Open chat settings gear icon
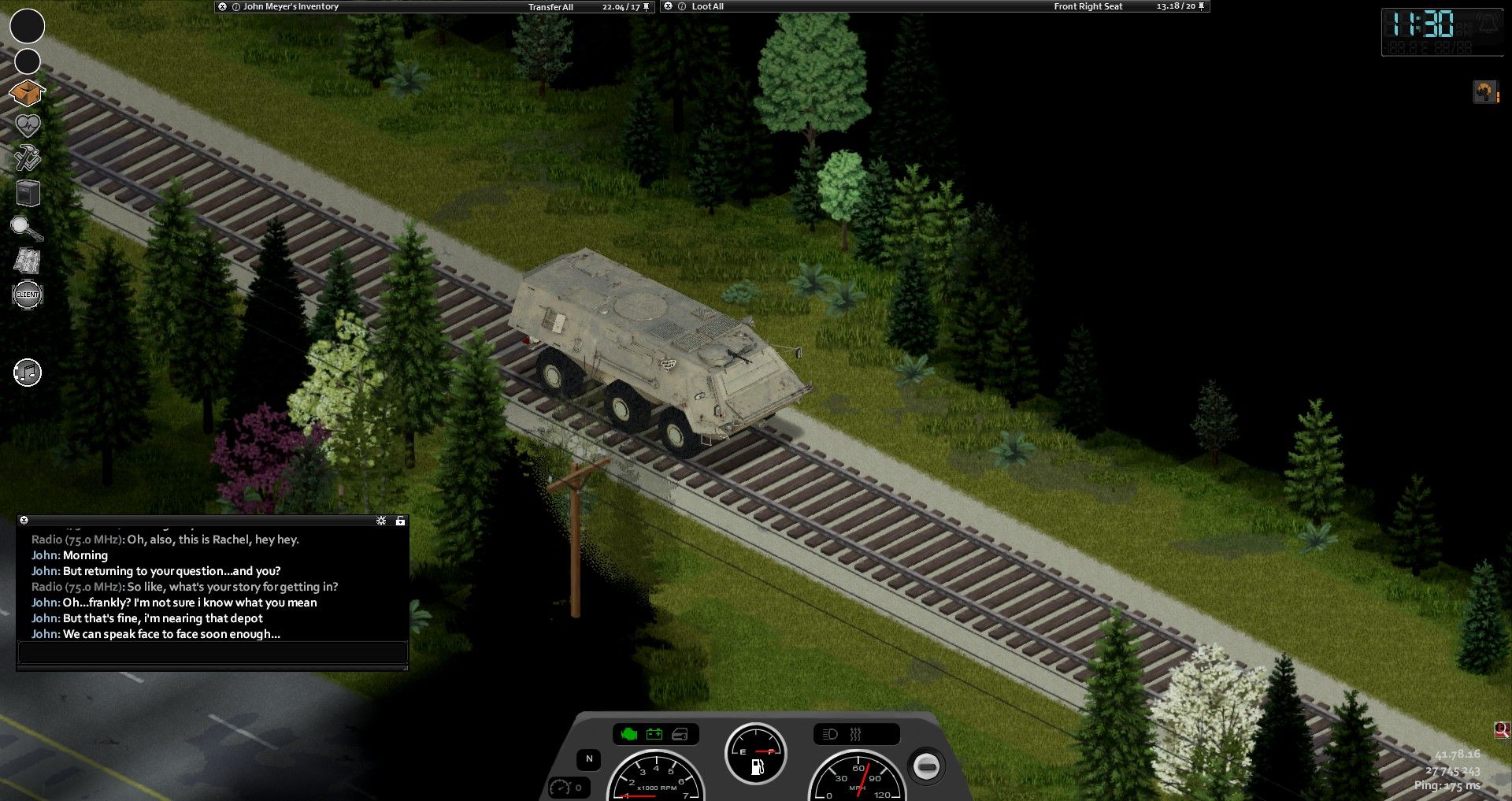1512x801 pixels. [x=381, y=521]
